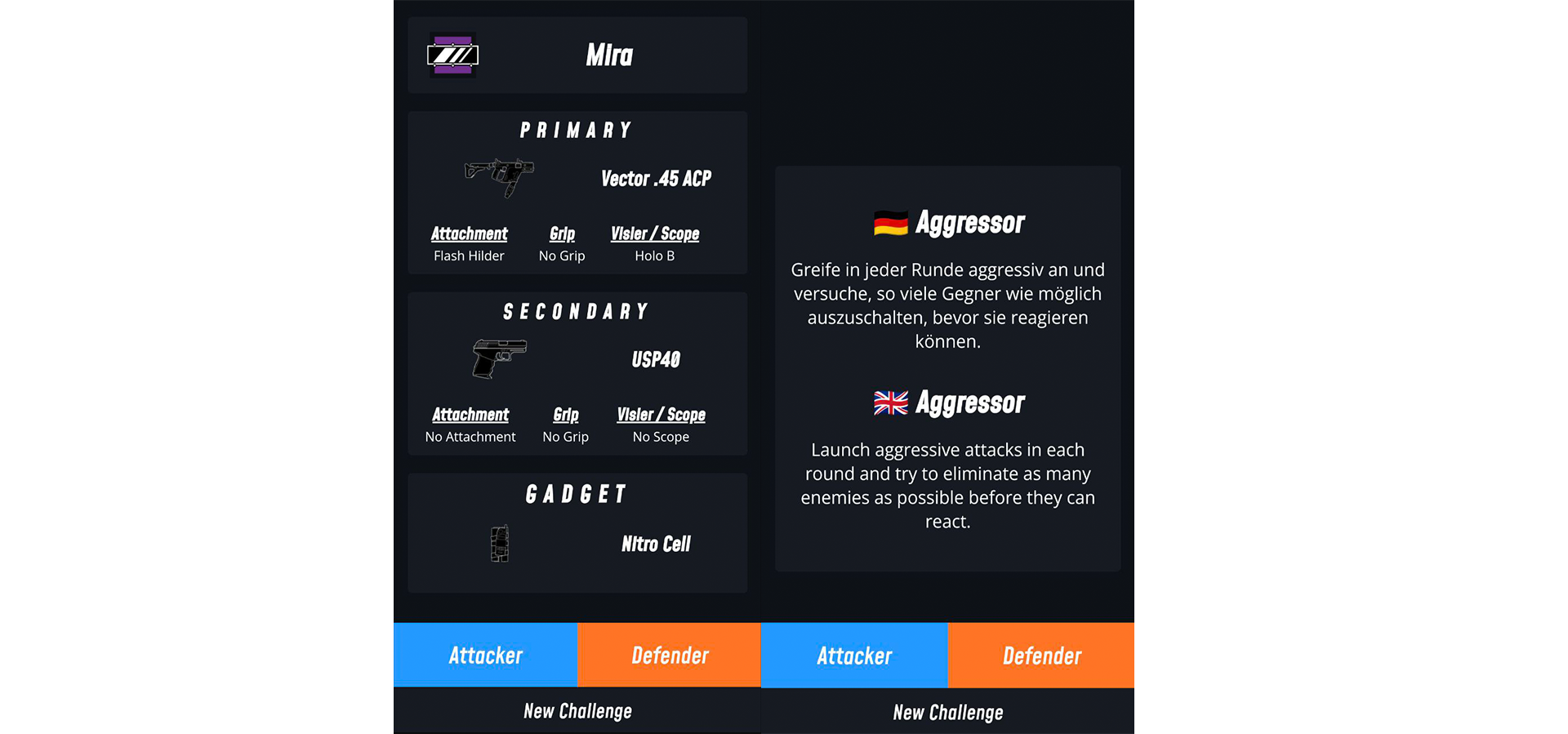Click the UK flag icon
Viewport: 1568px width, 734px height.
(x=890, y=402)
